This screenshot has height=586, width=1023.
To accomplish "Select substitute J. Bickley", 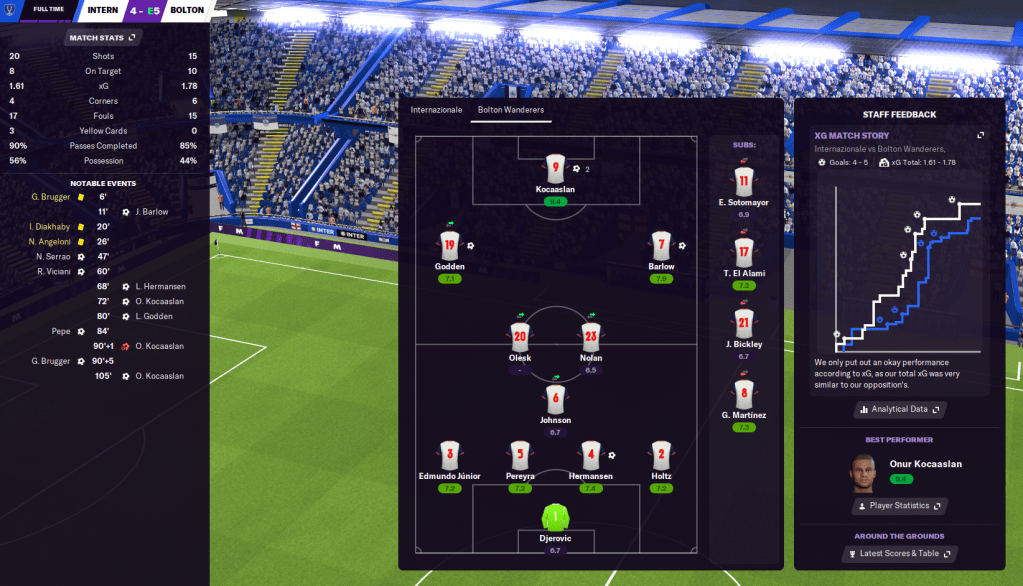I will coord(743,323).
